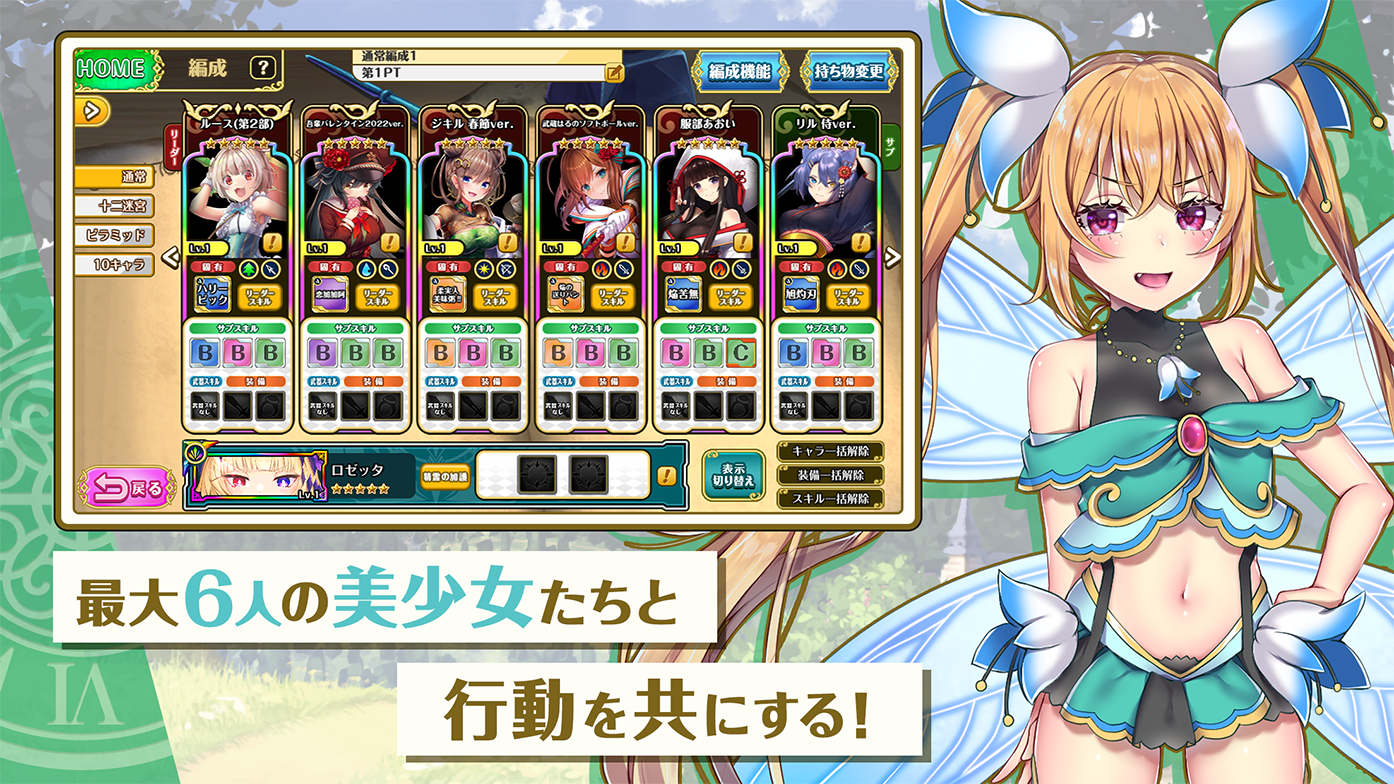Viewport: 1394px width, 784px height.
Task: Click Rosetta's character portrait thumbnail
Action: click(257, 477)
